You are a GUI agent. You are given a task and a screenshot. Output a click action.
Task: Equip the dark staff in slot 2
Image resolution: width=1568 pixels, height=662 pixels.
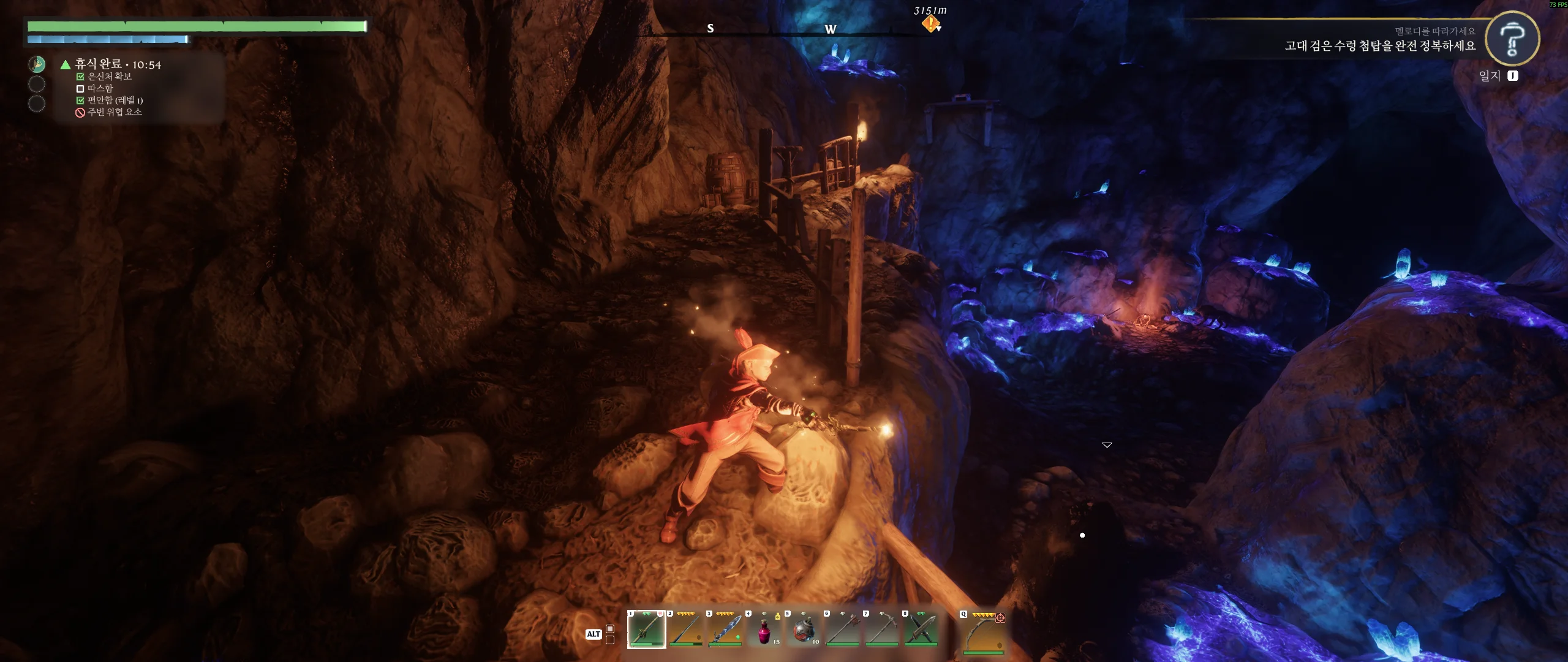pos(685,629)
